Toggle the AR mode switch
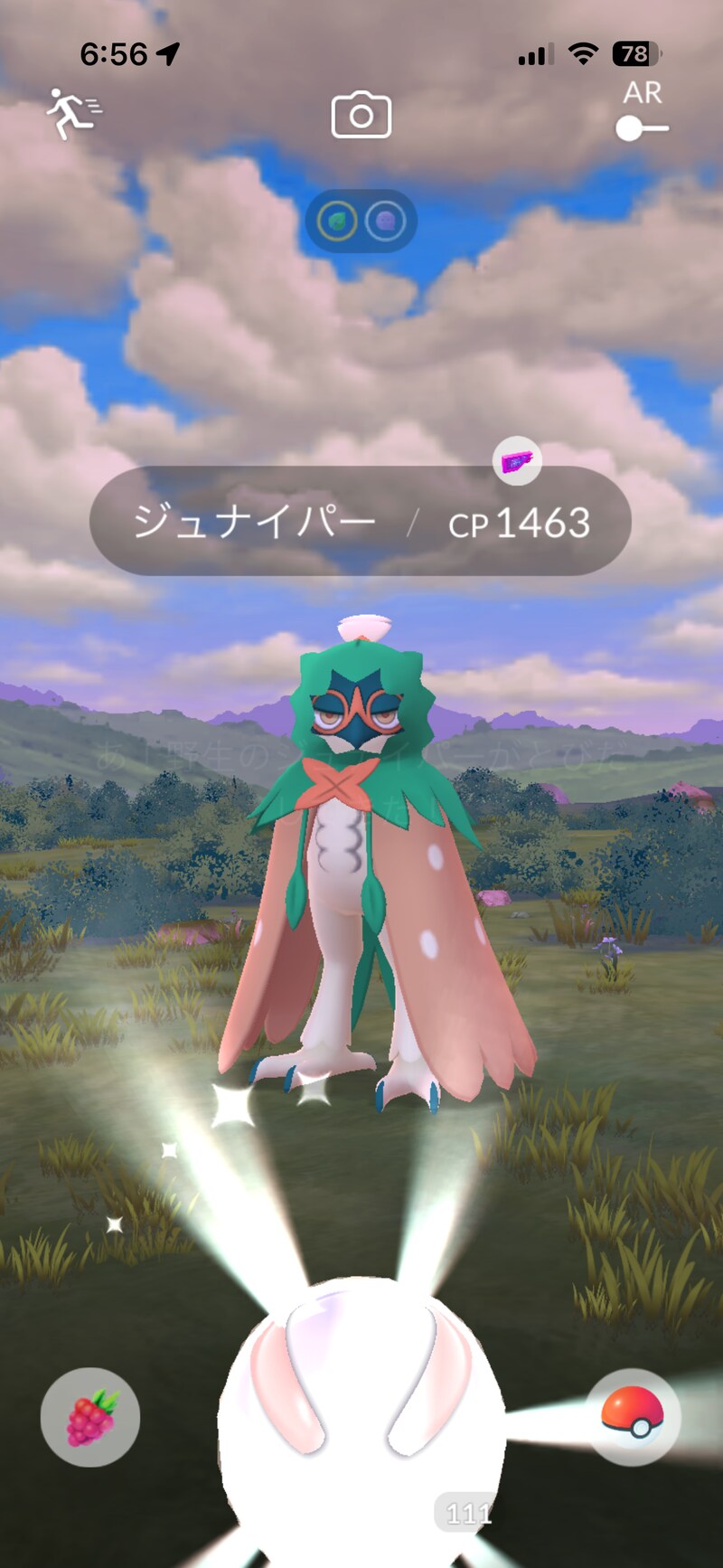723x1568 pixels. [x=642, y=128]
